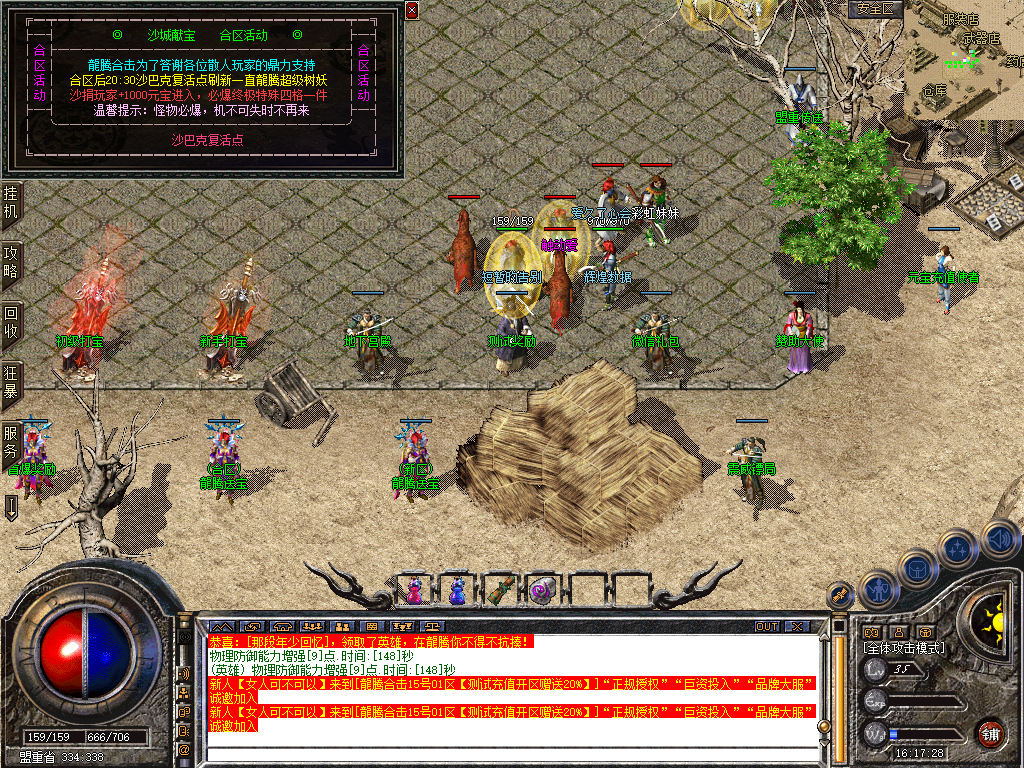
Task: Open the skills sparkle round button
Action: tap(959, 547)
